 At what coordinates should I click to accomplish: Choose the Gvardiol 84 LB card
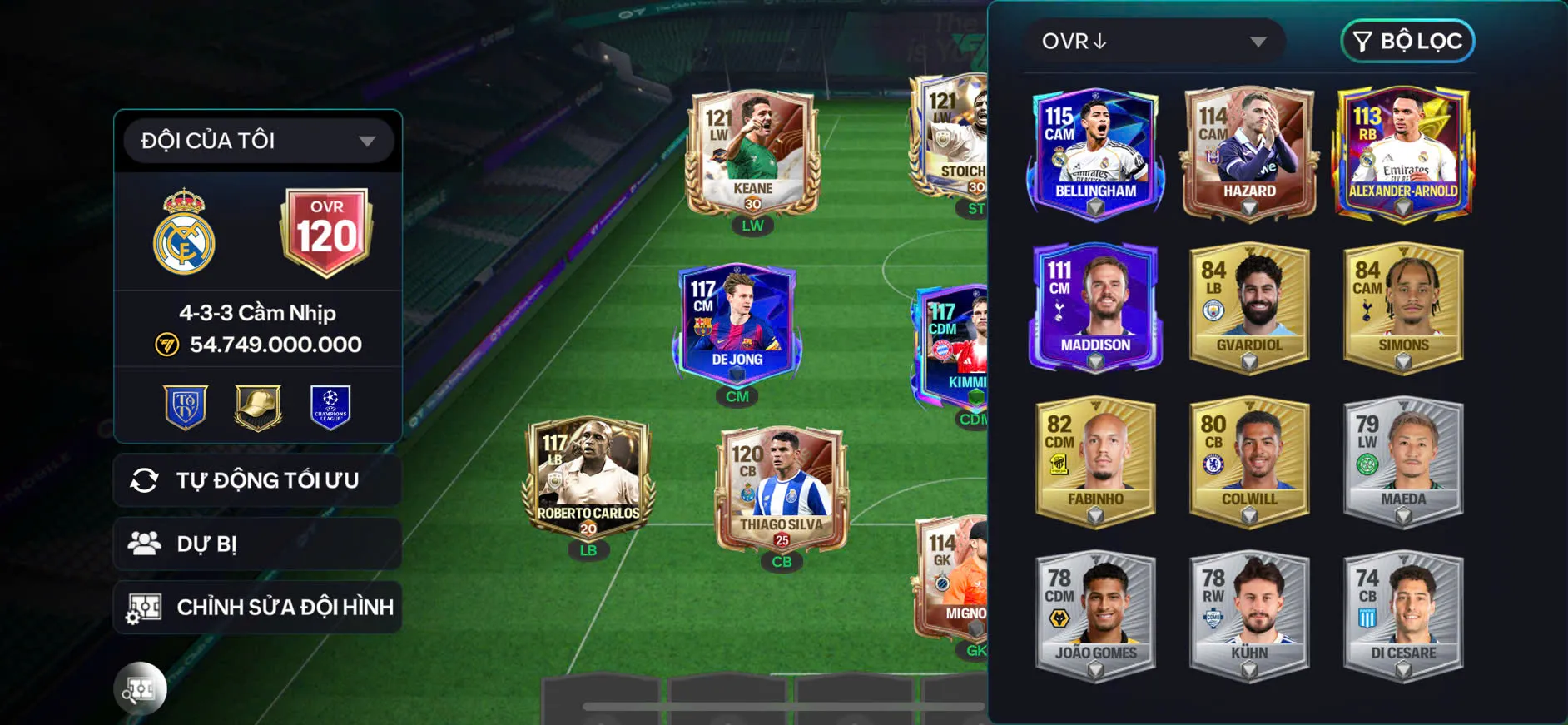(1249, 307)
